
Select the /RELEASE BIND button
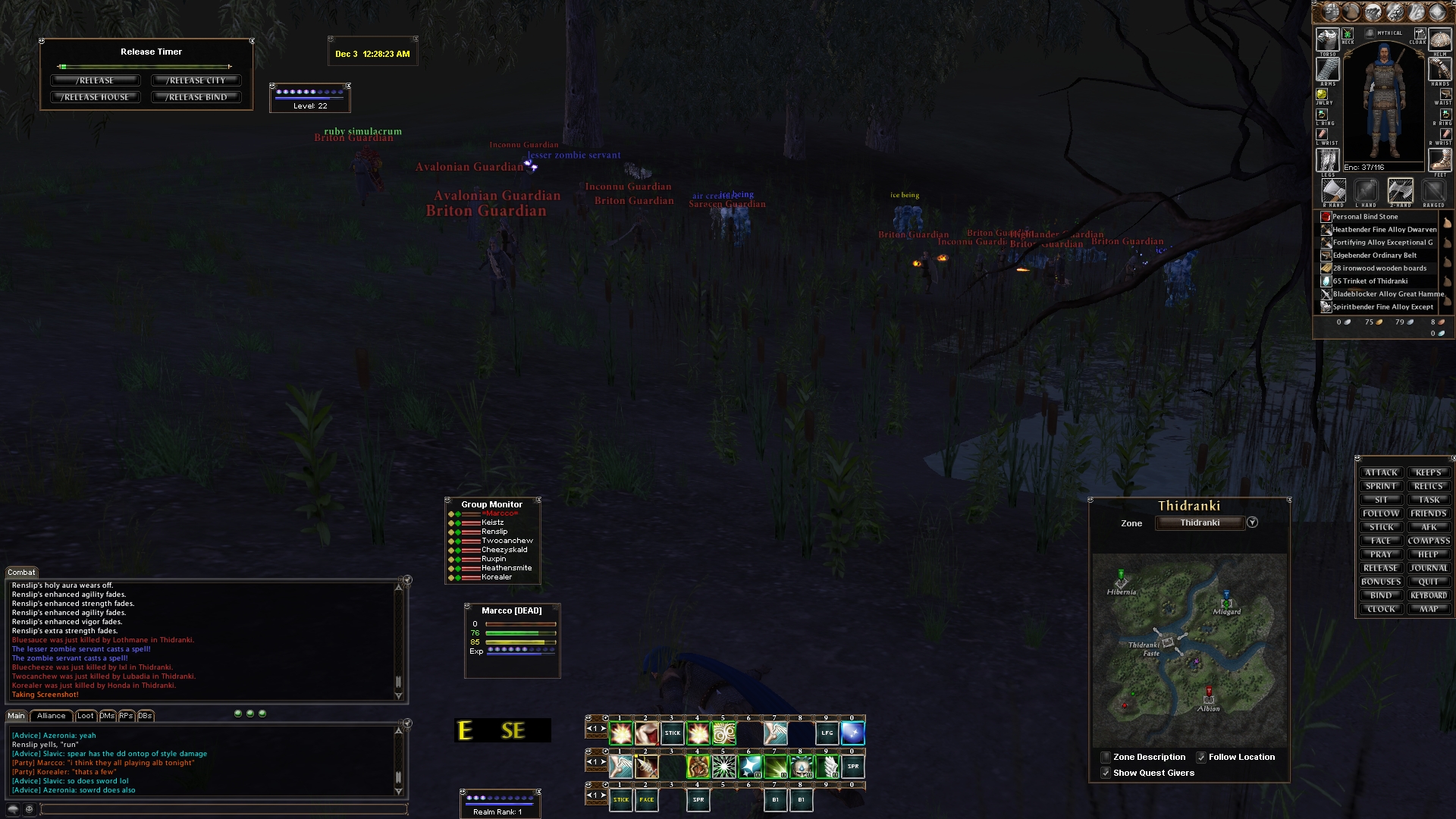coord(196,97)
